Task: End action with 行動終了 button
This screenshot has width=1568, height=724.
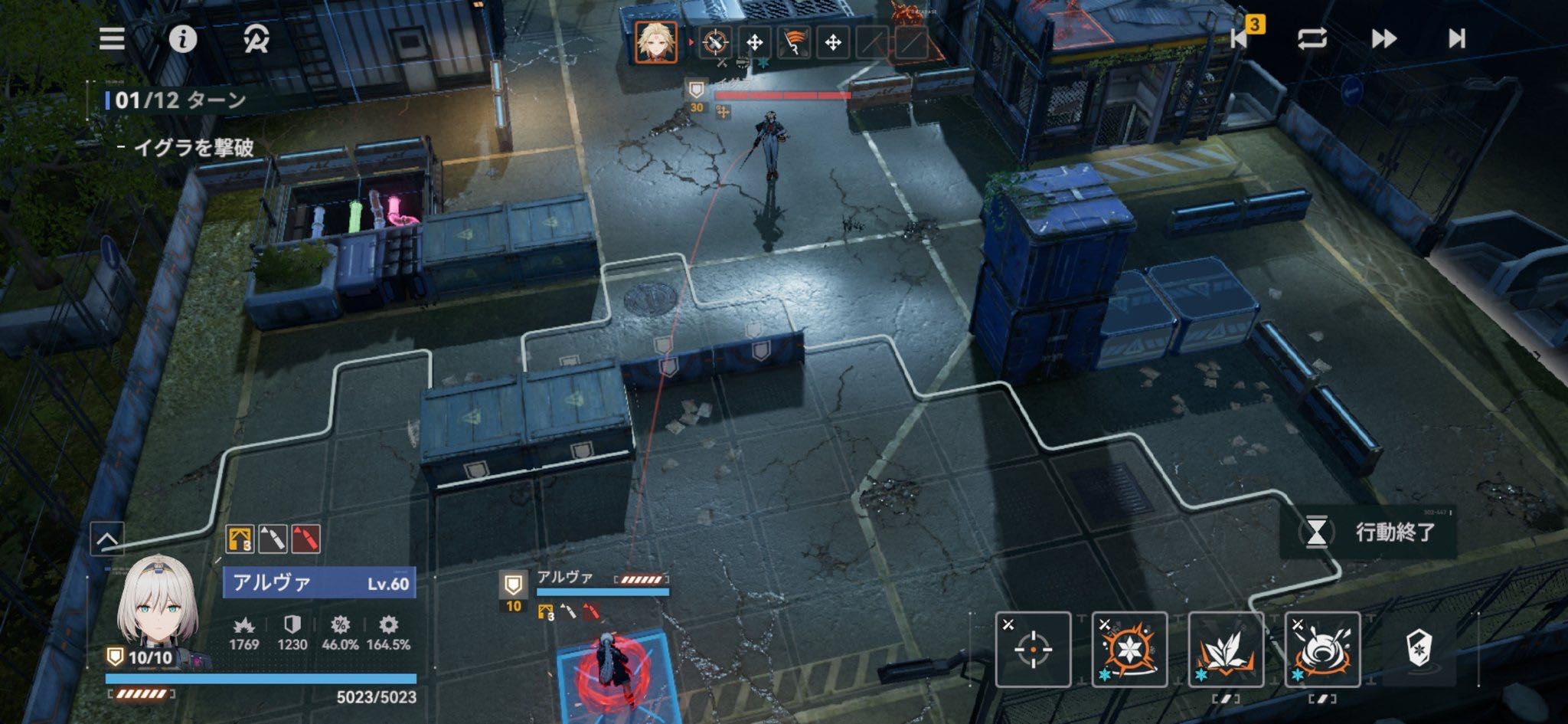Action: click(x=1369, y=532)
